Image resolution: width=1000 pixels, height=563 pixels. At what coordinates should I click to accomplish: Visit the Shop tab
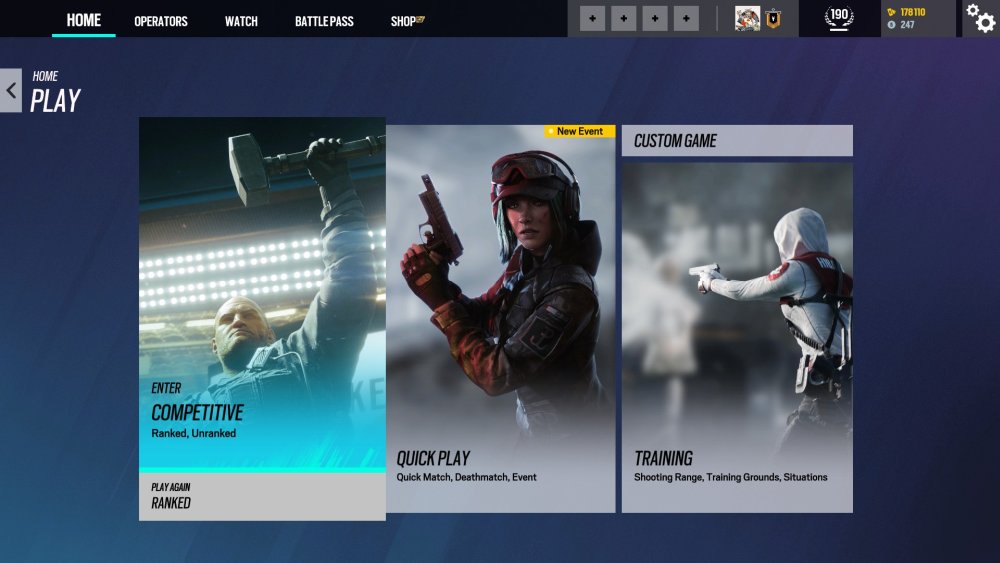coord(407,21)
